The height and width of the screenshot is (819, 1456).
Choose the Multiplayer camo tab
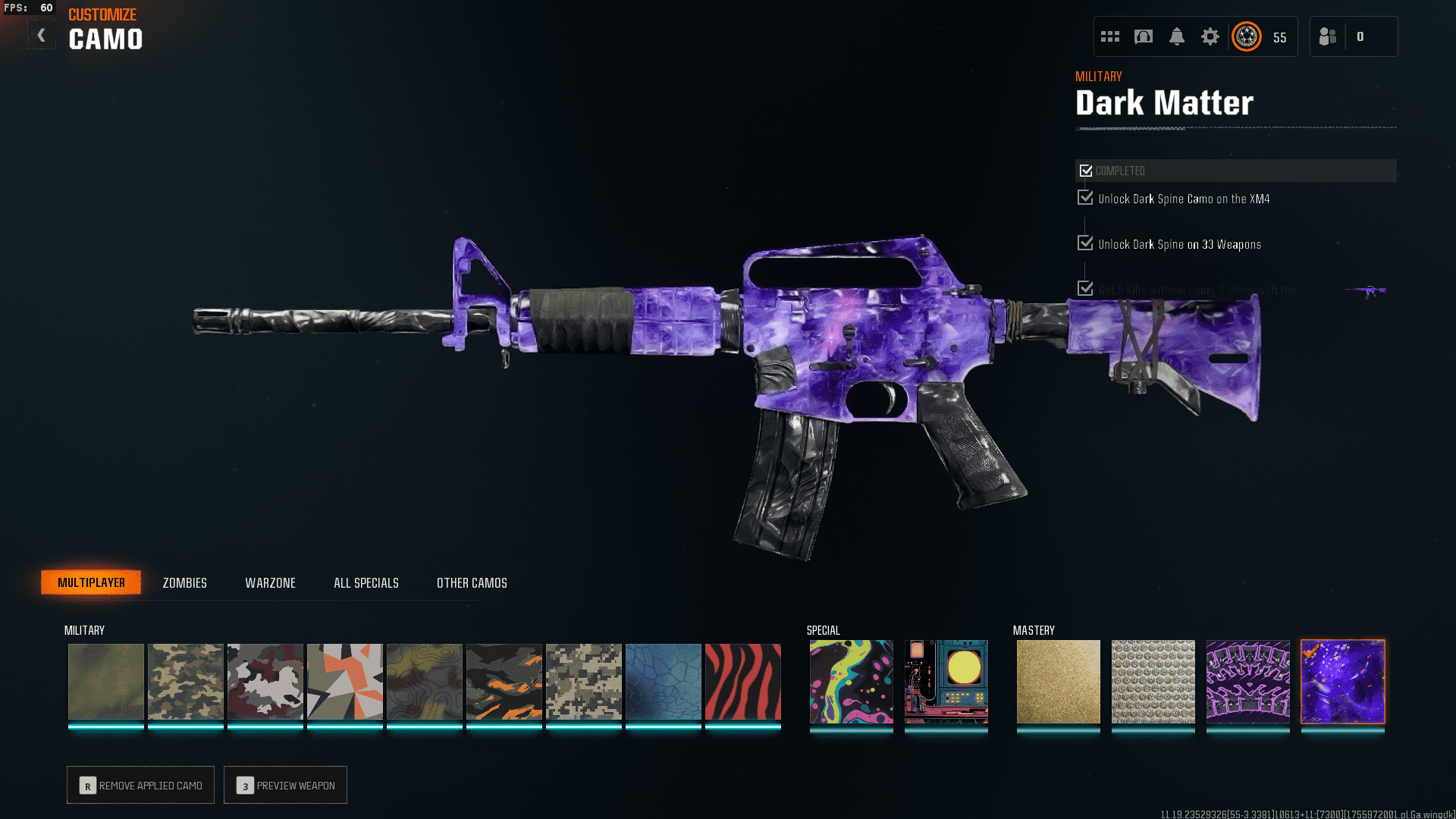point(91,582)
